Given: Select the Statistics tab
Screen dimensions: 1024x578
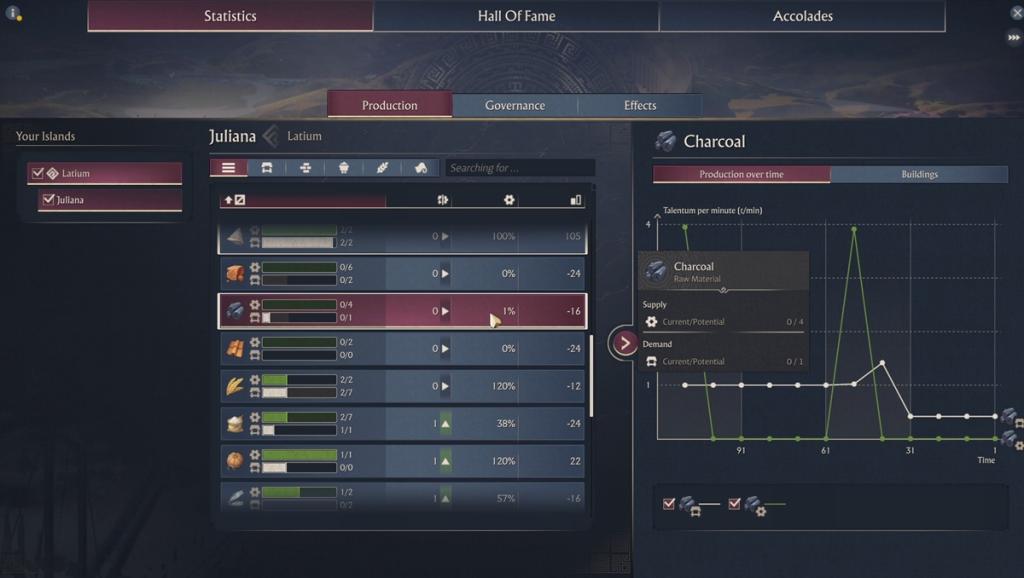Looking at the screenshot, I should click(230, 16).
